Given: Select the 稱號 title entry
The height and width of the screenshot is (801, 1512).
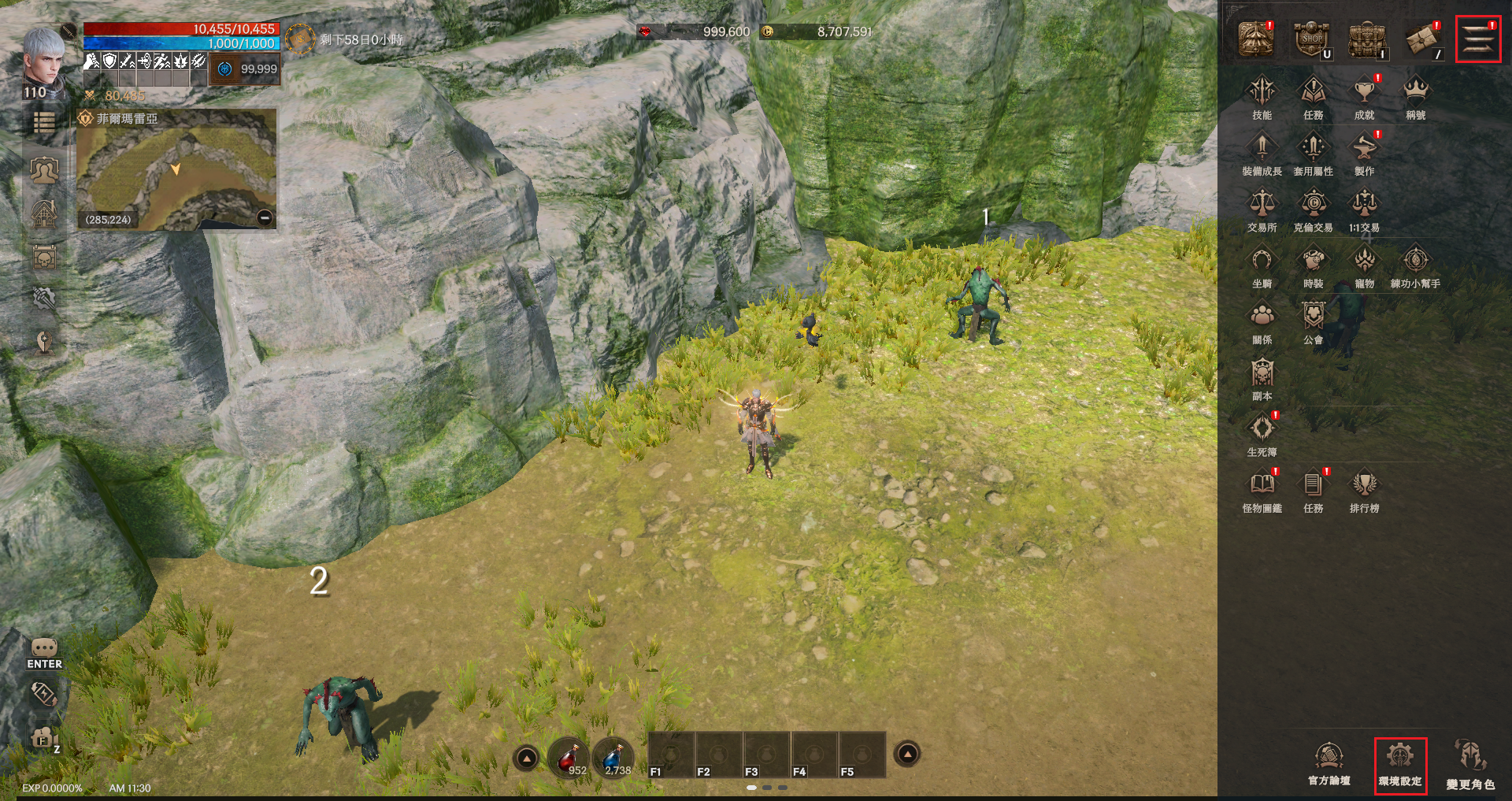Looking at the screenshot, I should tap(1415, 98).
